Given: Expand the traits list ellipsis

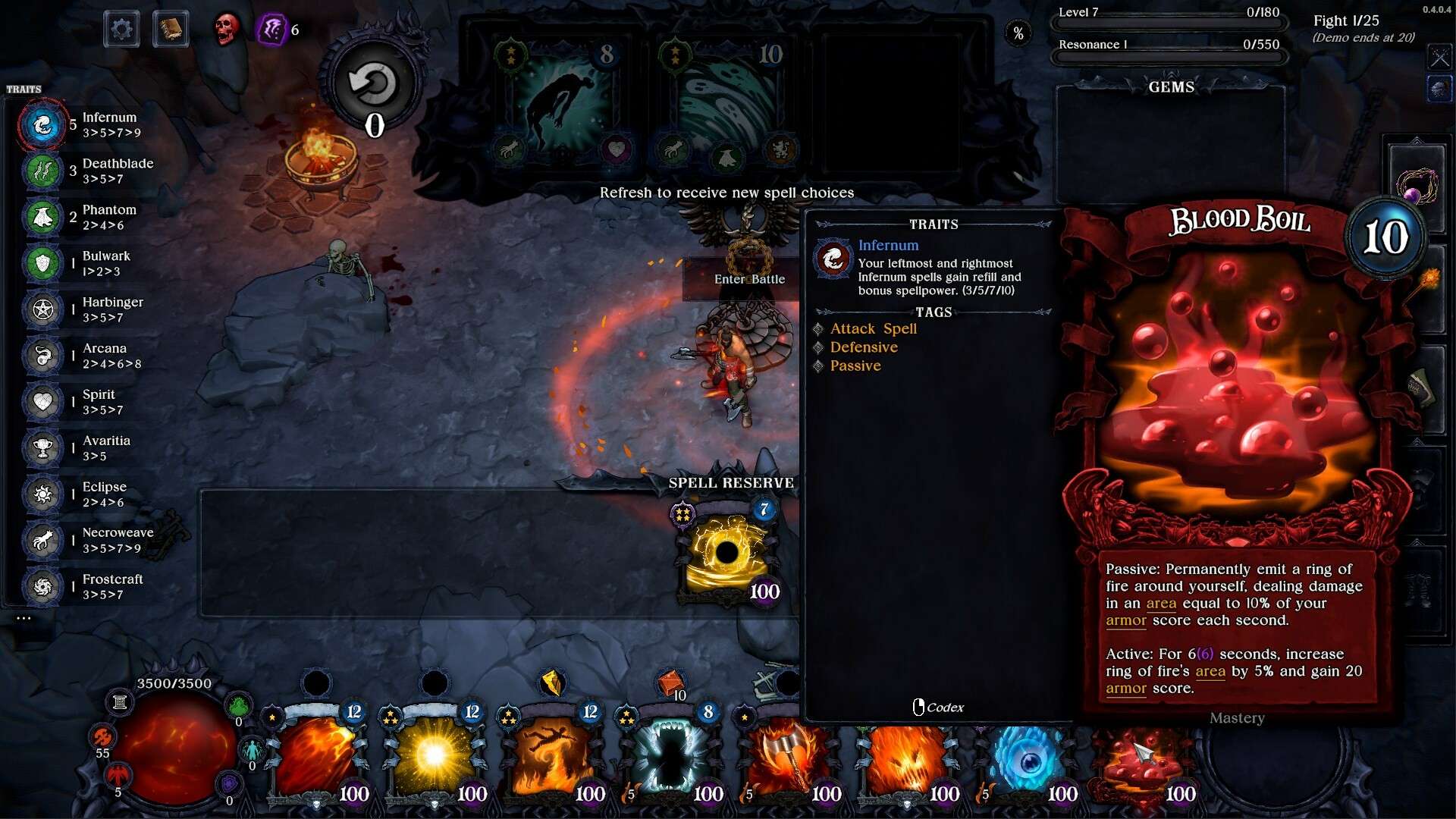Looking at the screenshot, I should click(x=24, y=618).
